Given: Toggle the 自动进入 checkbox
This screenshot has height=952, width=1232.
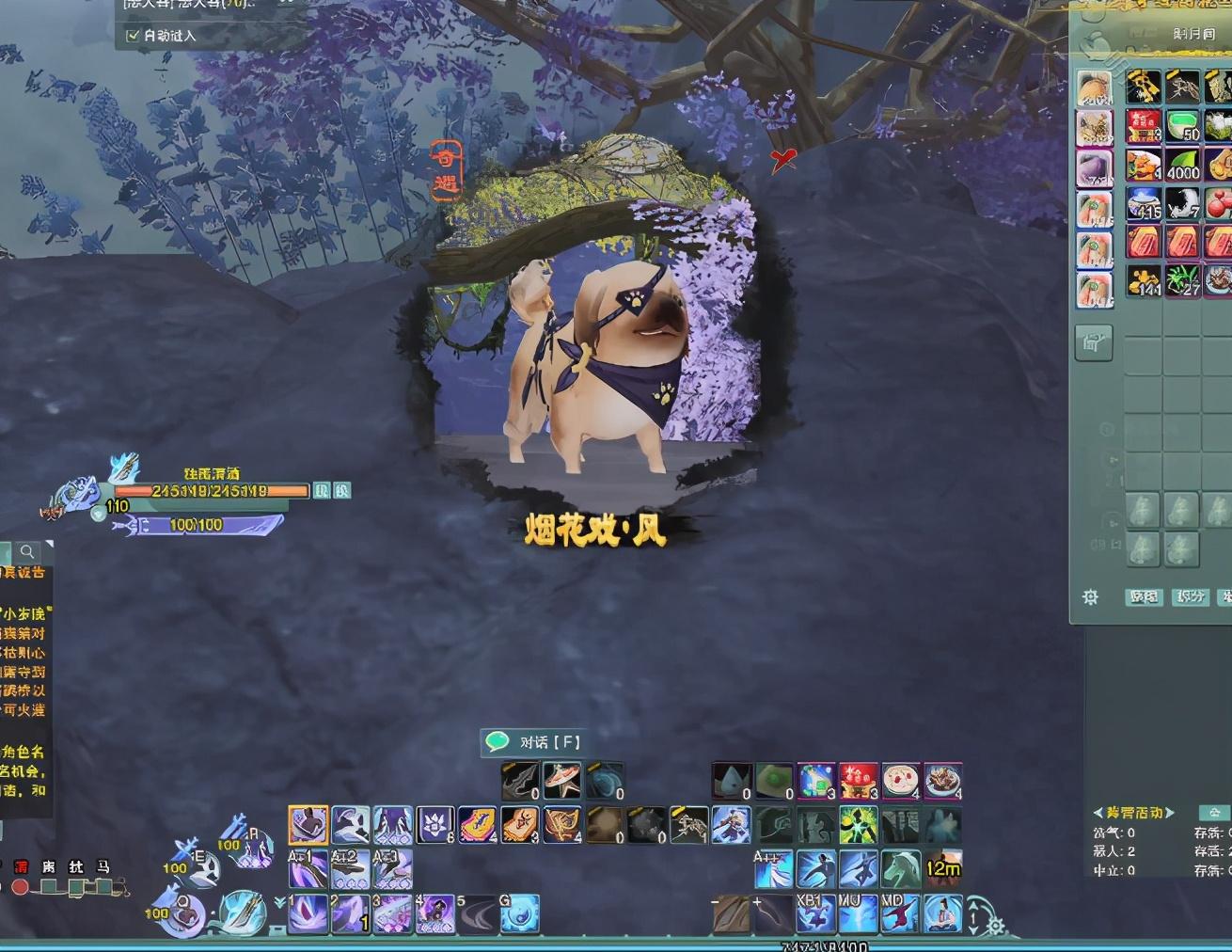Looking at the screenshot, I should pyautogui.click(x=133, y=36).
